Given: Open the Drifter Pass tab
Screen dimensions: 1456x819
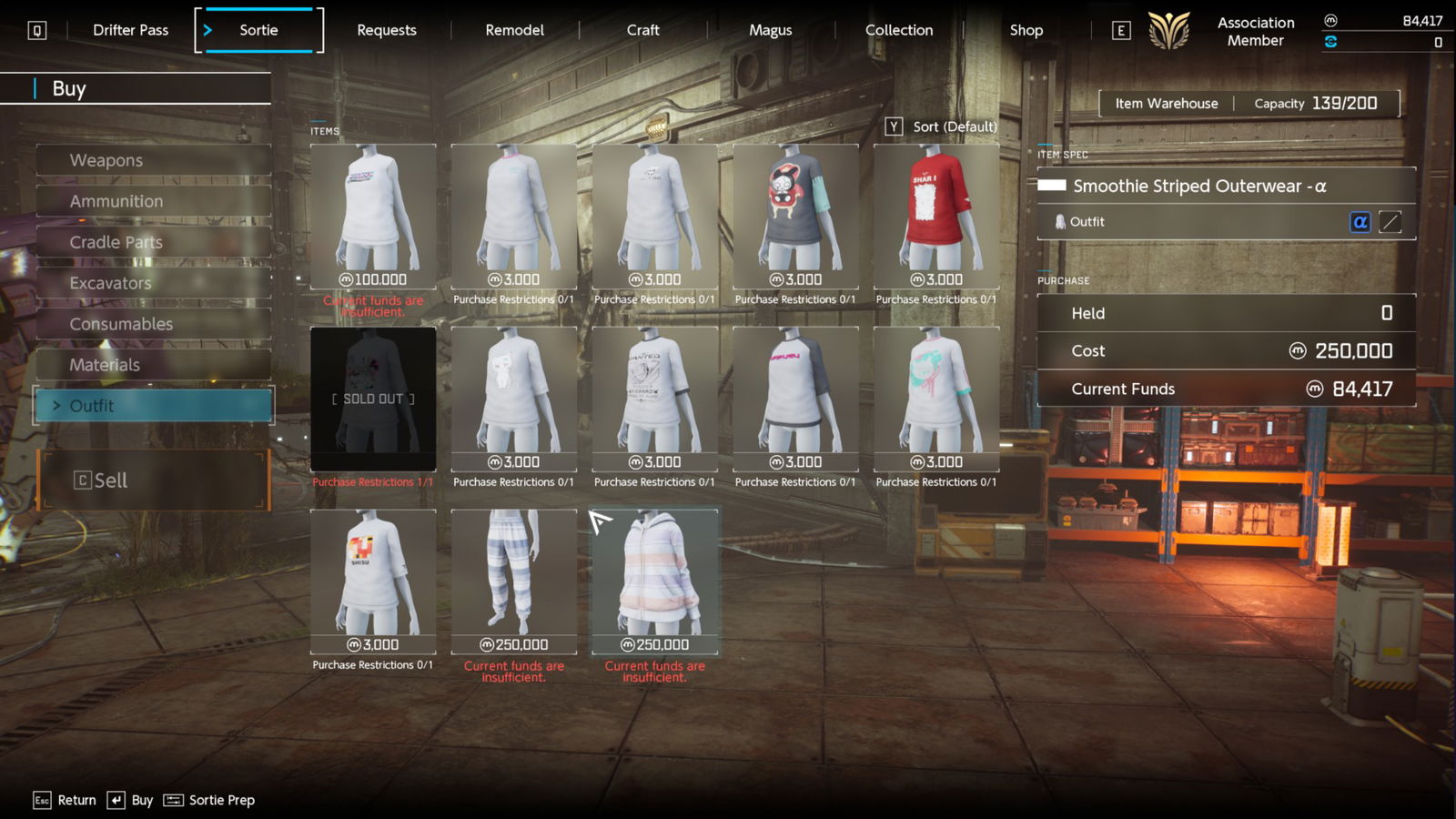Looking at the screenshot, I should point(130,30).
